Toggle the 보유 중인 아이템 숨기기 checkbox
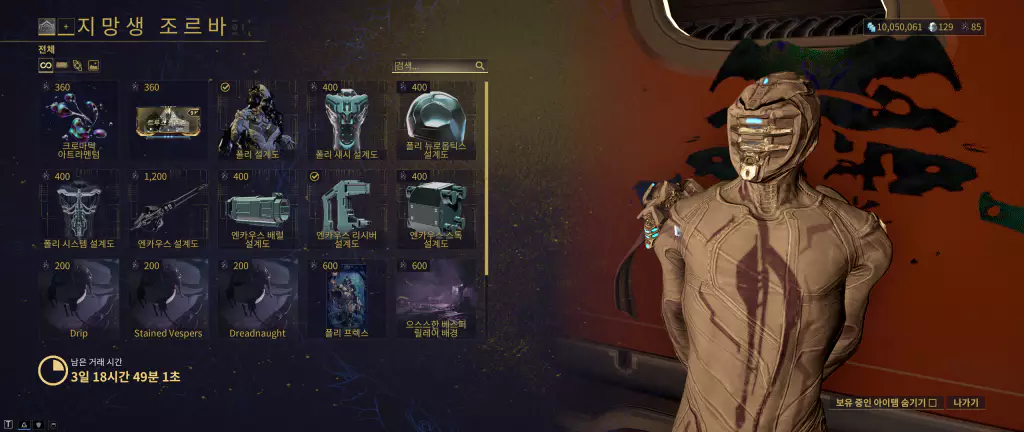This screenshot has width=1024, height=432. tap(932, 402)
